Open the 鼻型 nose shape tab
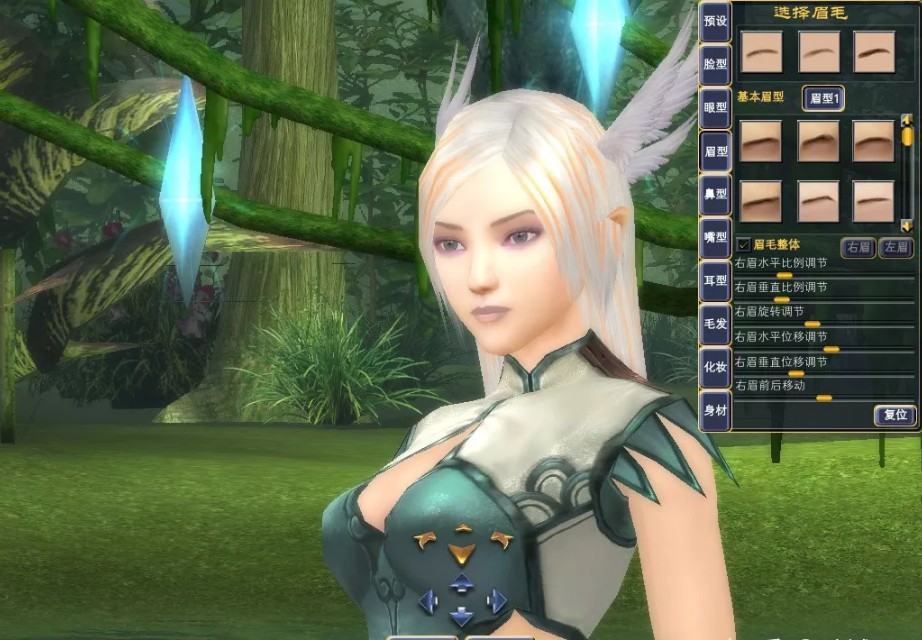 coord(714,194)
